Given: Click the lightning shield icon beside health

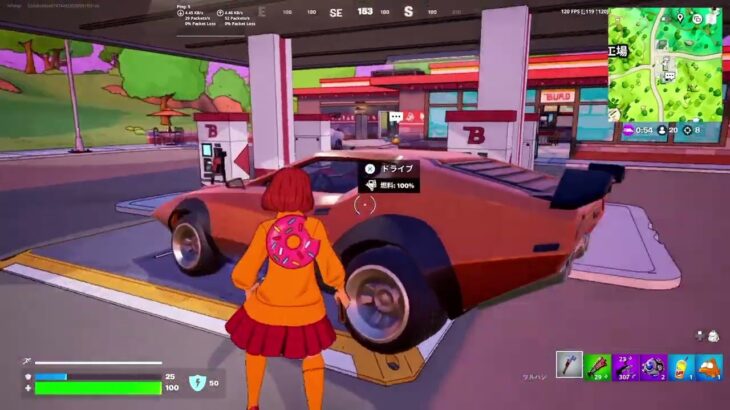Looking at the screenshot, I should pos(197,382).
